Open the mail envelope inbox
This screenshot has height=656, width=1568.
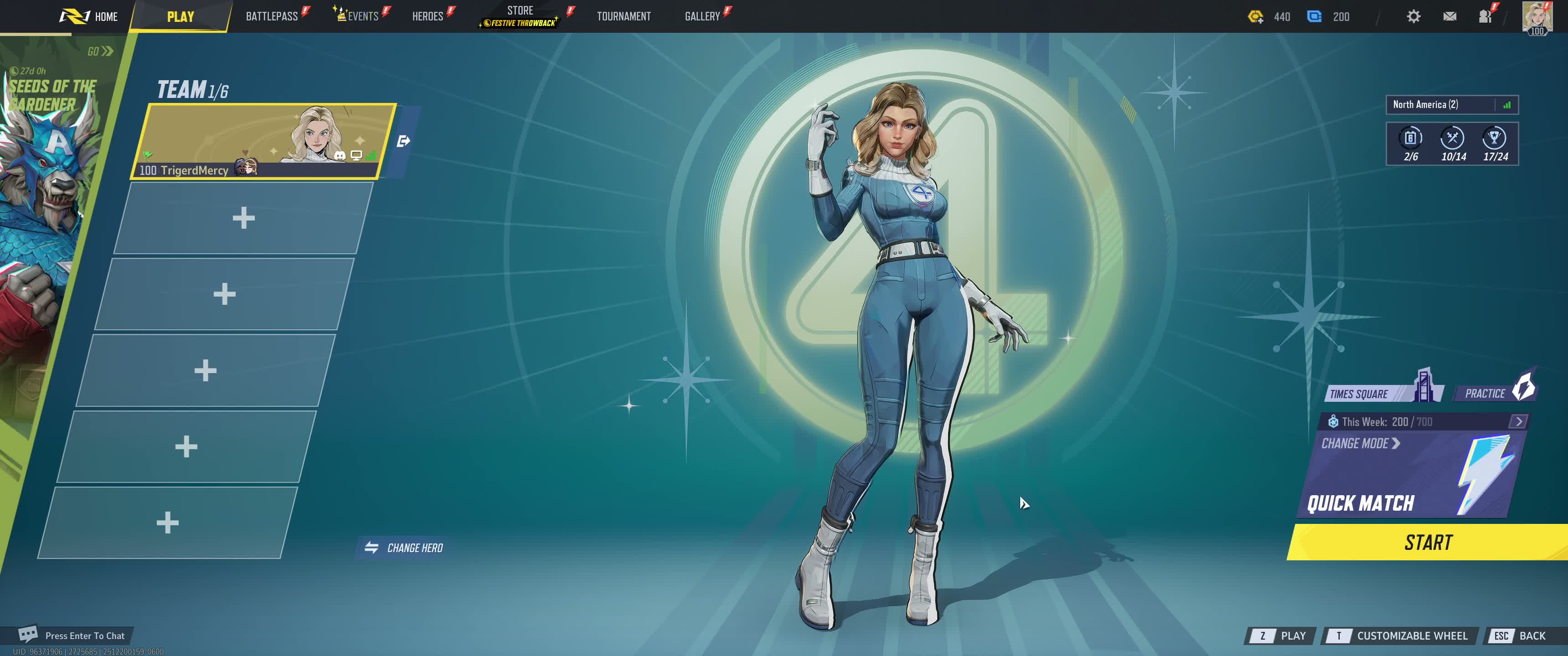pos(1449,16)
